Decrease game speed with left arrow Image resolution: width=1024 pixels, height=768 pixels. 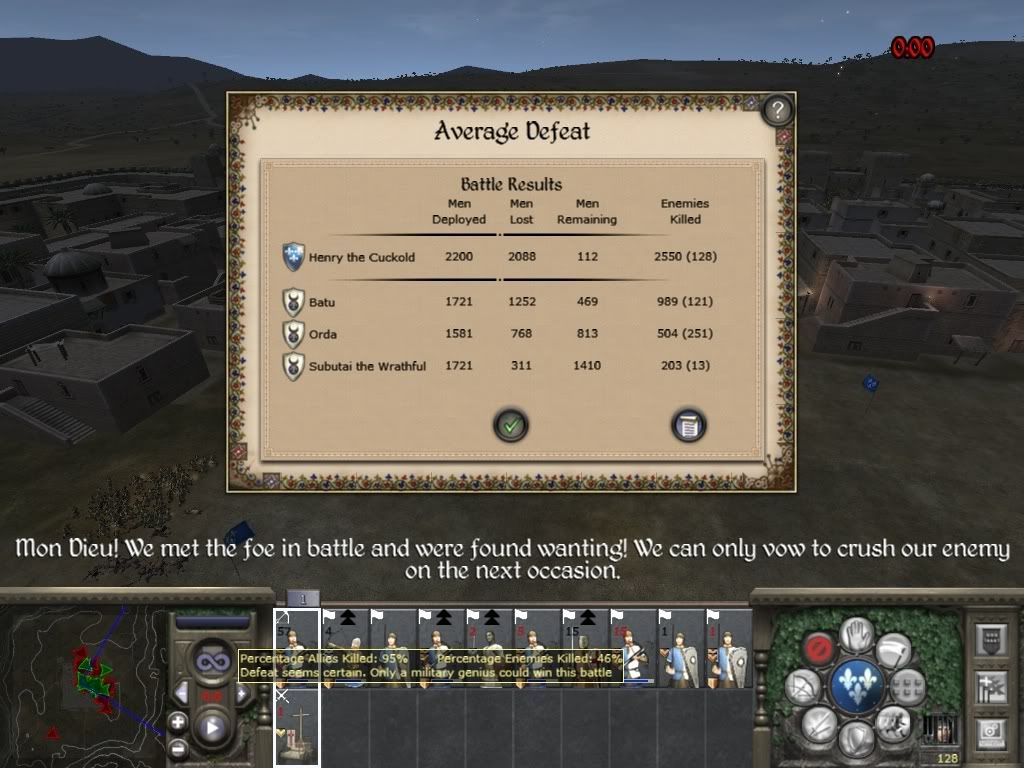coord(181,692)
